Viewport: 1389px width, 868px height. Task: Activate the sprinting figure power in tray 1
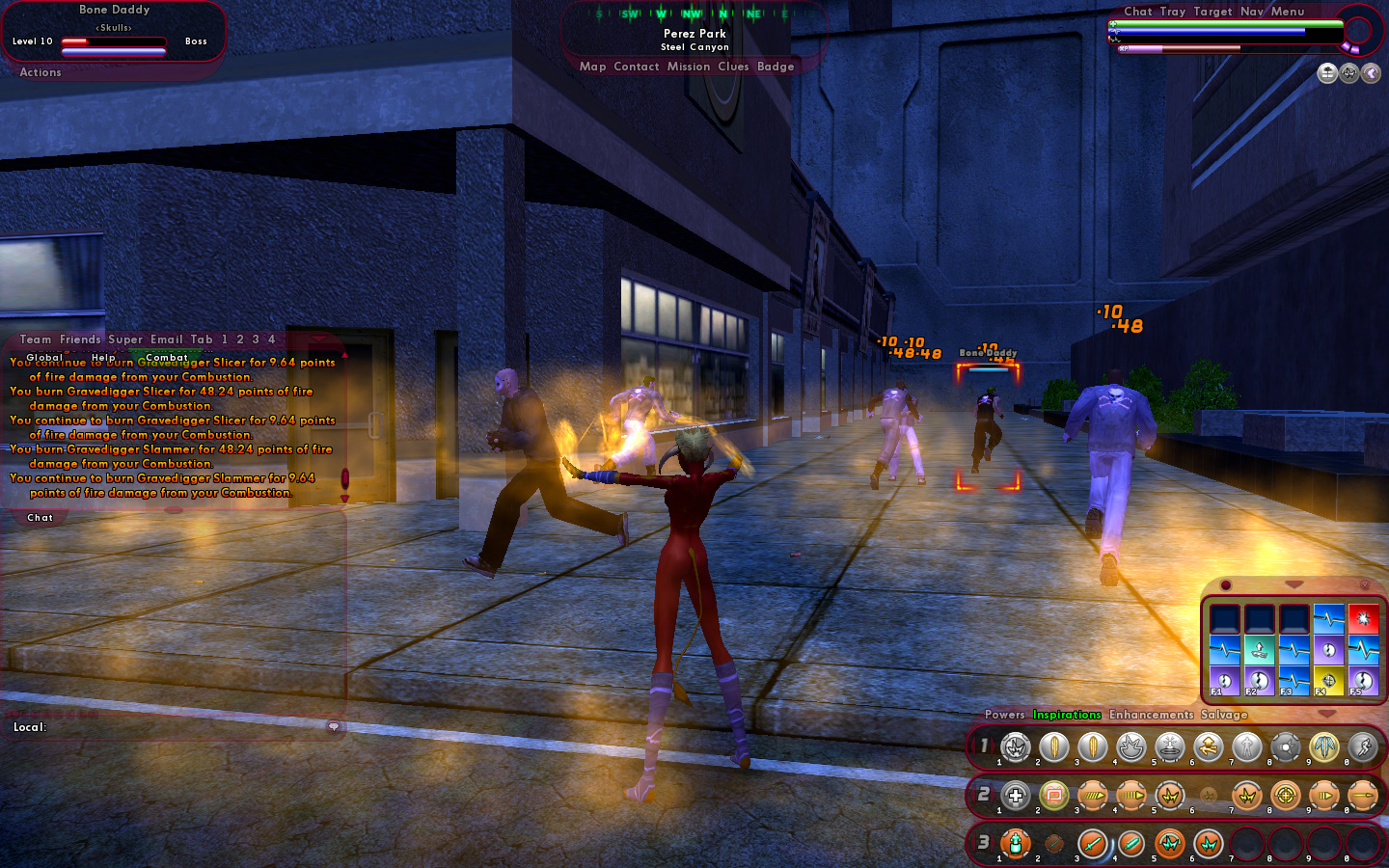click(x=1363, y=746)
